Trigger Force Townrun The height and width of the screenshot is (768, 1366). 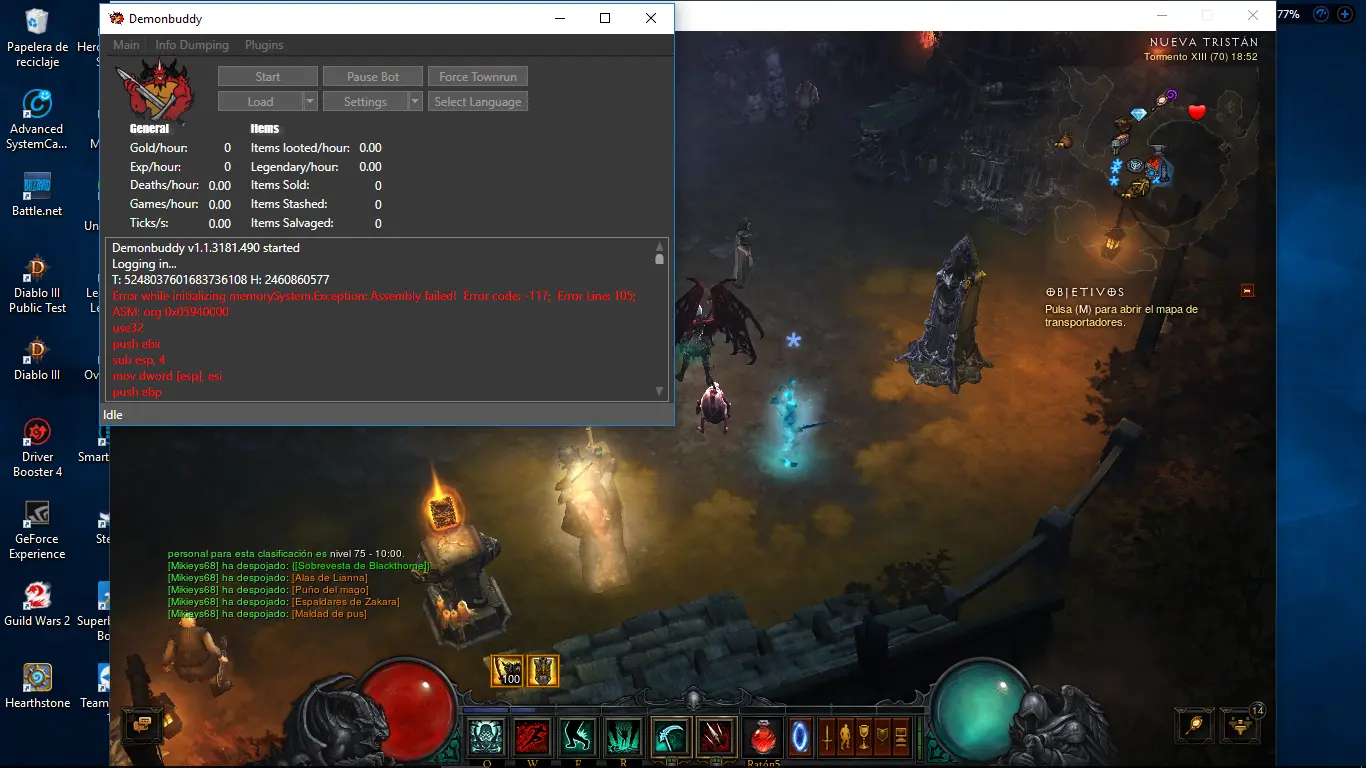pos(477,77)
